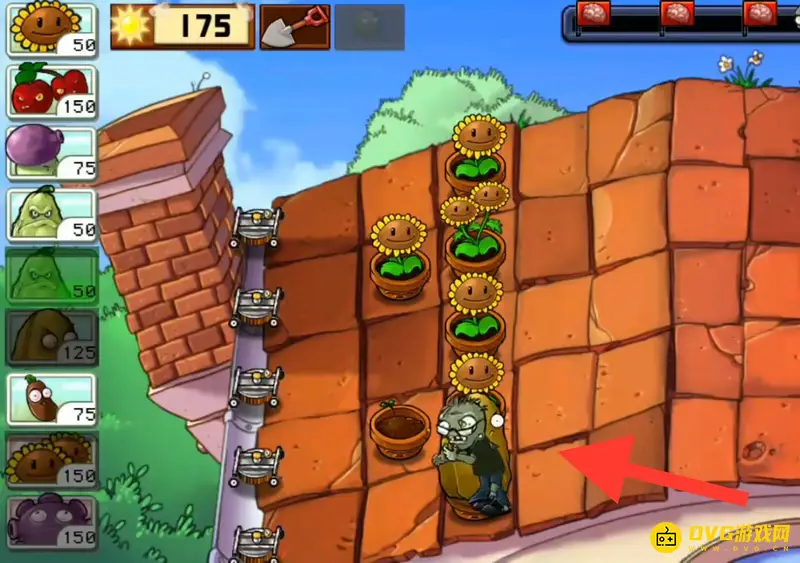This screenshot has width=800, height=563.
Task: Select the Twin Sunflower seed packet
Action: pyautogui.click(x=52, y=460)
